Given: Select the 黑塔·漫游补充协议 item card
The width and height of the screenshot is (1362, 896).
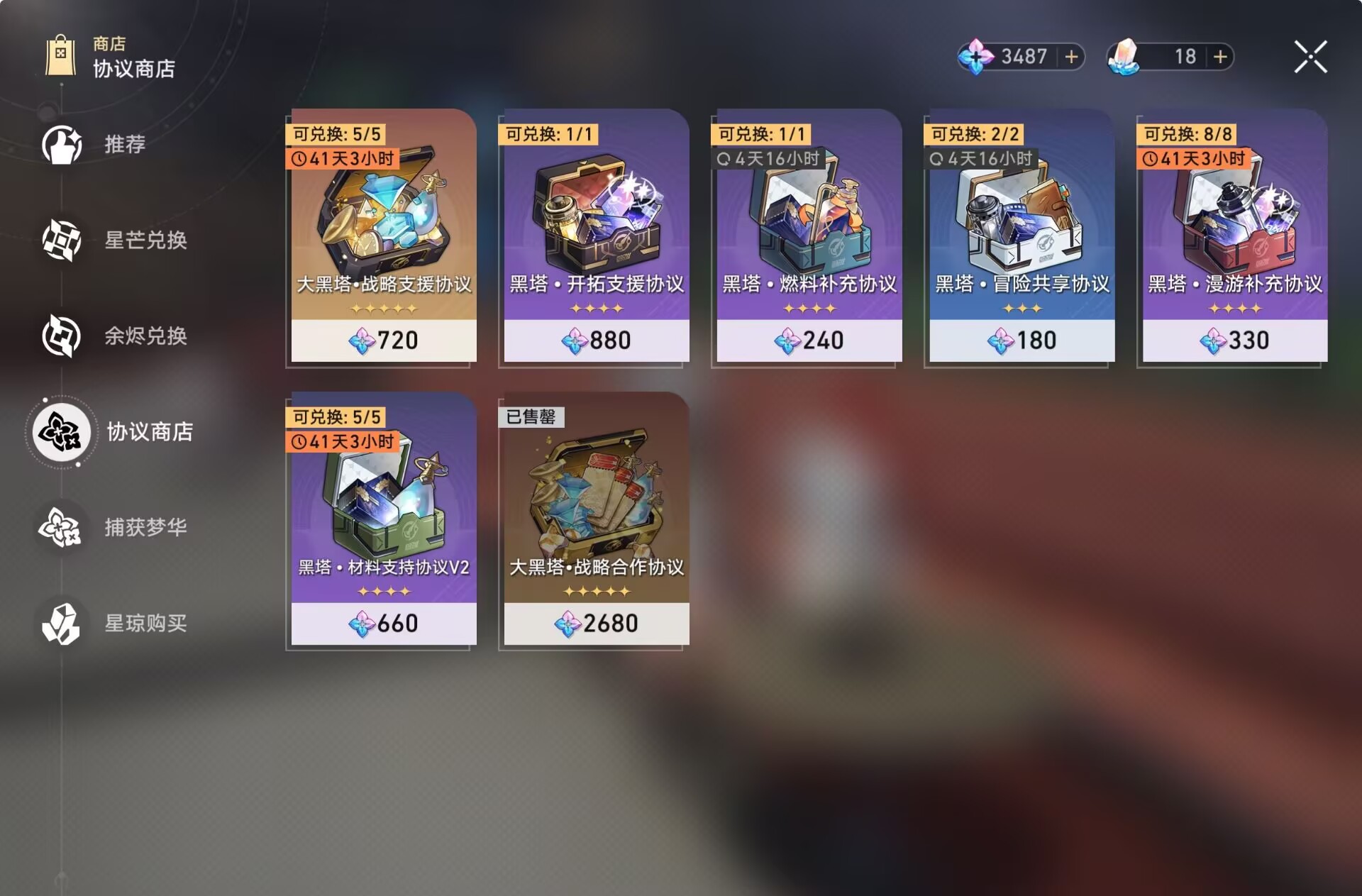Looking at the screenshot, I should click(x=1231, y=234).
